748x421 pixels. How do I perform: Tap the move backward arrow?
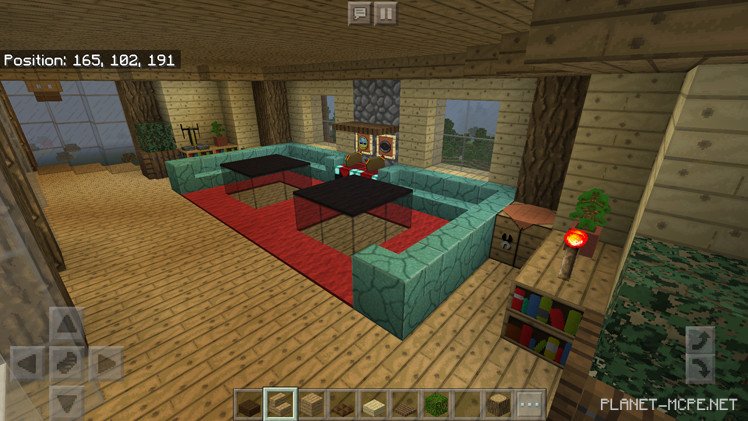pyautogui.click(x=67, y=402)
